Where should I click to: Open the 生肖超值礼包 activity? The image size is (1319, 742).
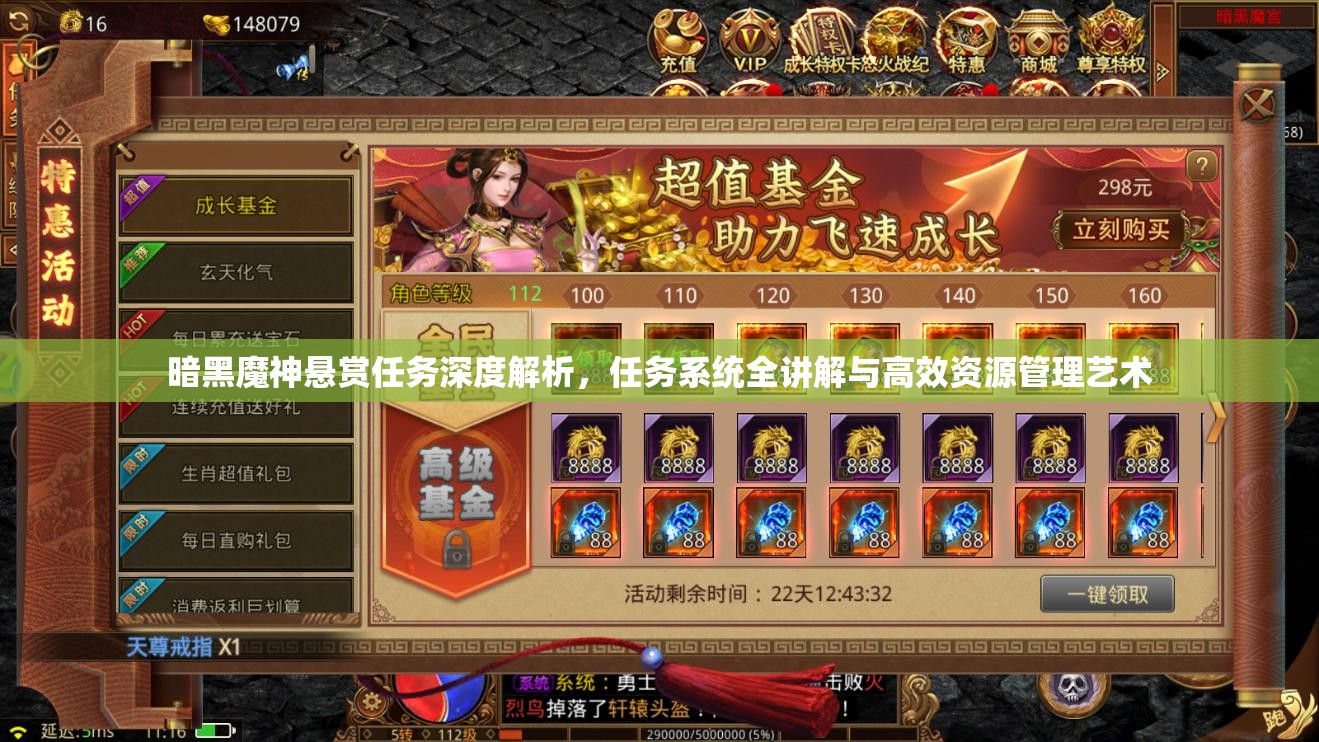[x=237, y=472]
